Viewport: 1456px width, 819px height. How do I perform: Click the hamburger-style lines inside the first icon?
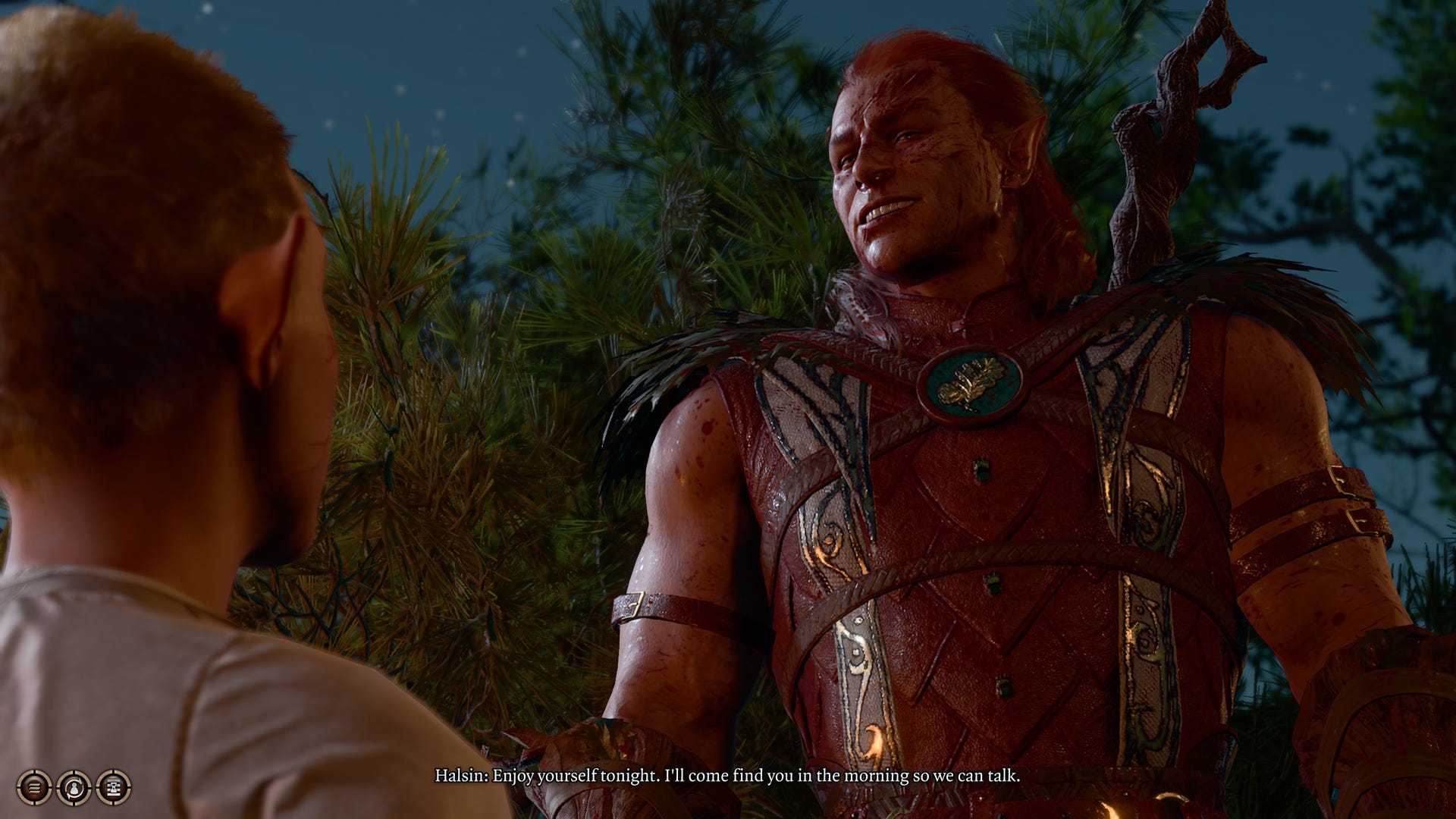point(34,787)
